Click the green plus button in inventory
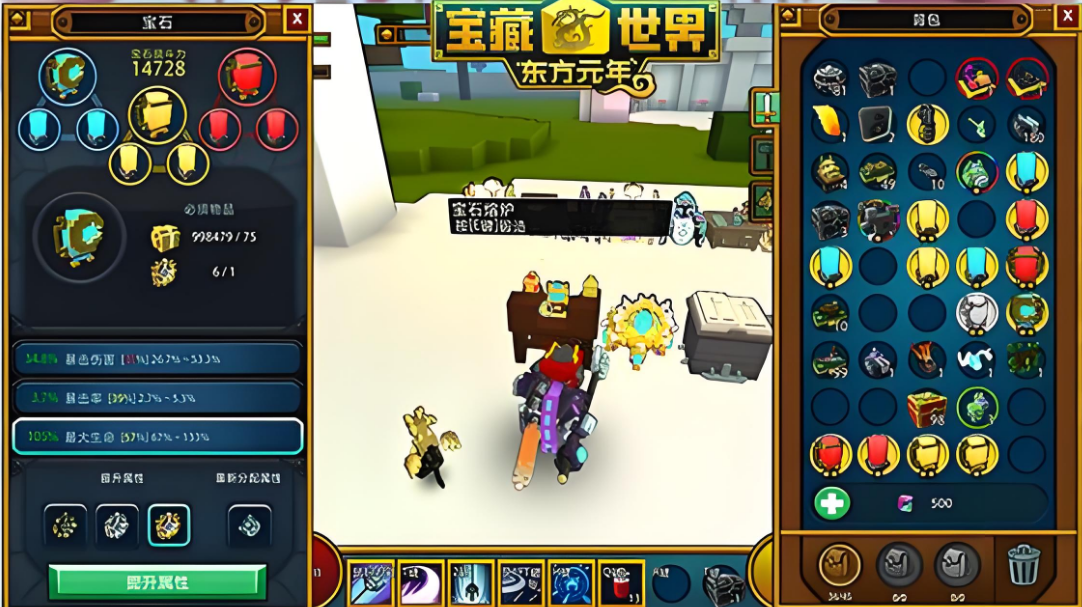Screen dimensions: 1082x607 click(832, 502)
